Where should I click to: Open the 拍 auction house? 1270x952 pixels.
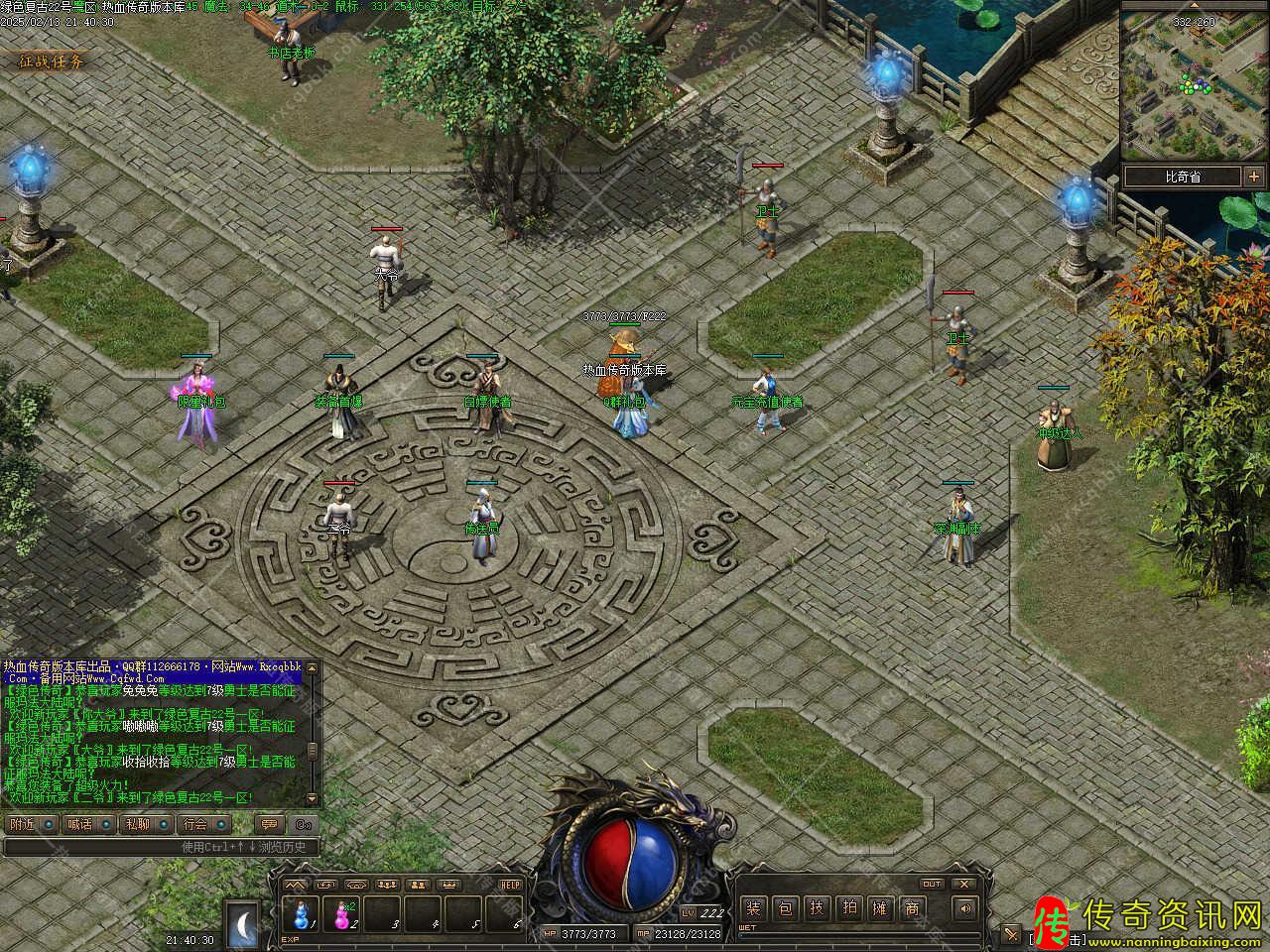848,907
